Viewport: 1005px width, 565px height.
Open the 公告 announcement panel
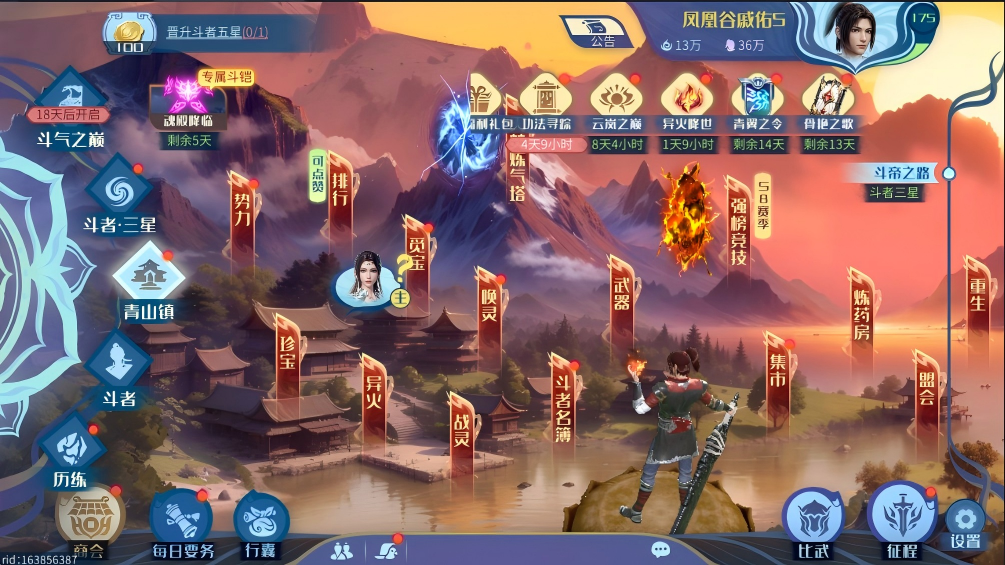600,31
